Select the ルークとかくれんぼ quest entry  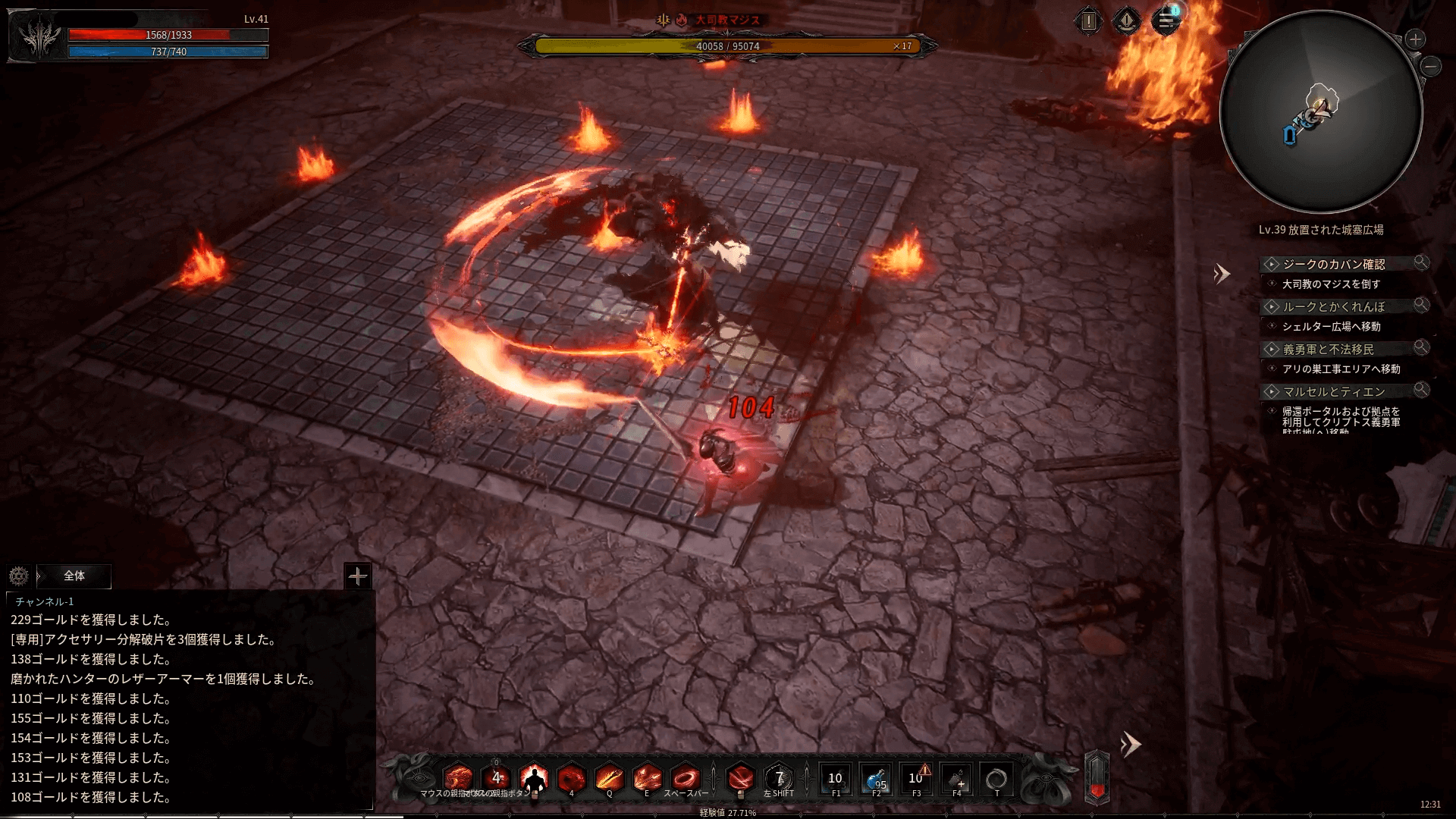click(x=1333, y=306)
